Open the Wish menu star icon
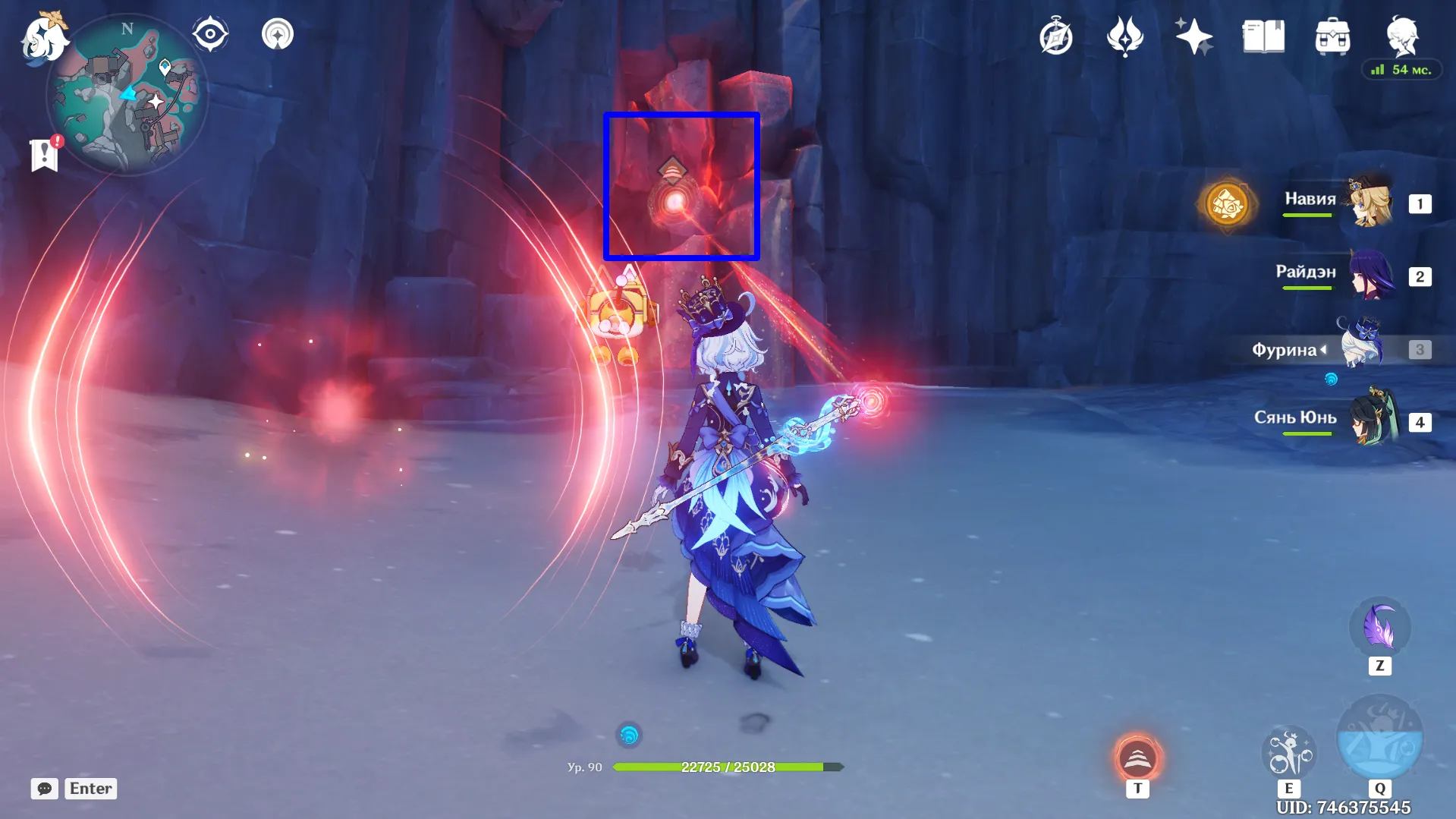The width and height of the screenshot is (1456, 819). [x=1193, y=34]
